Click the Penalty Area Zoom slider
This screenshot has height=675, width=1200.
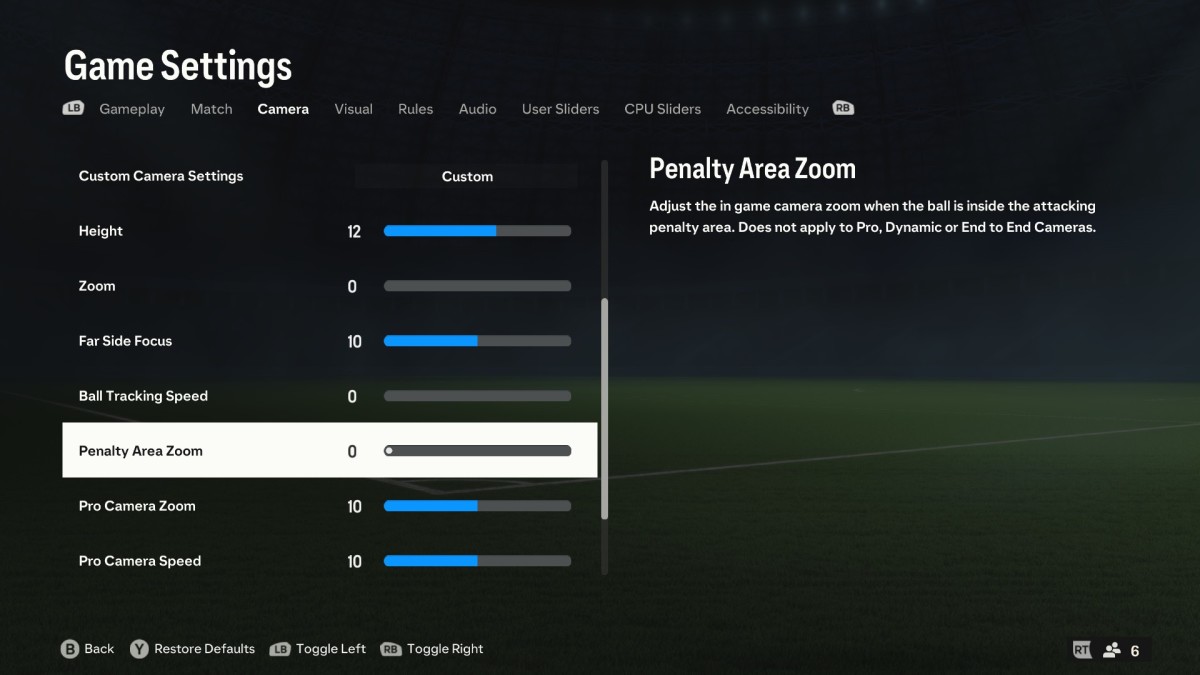pos(477,451)
